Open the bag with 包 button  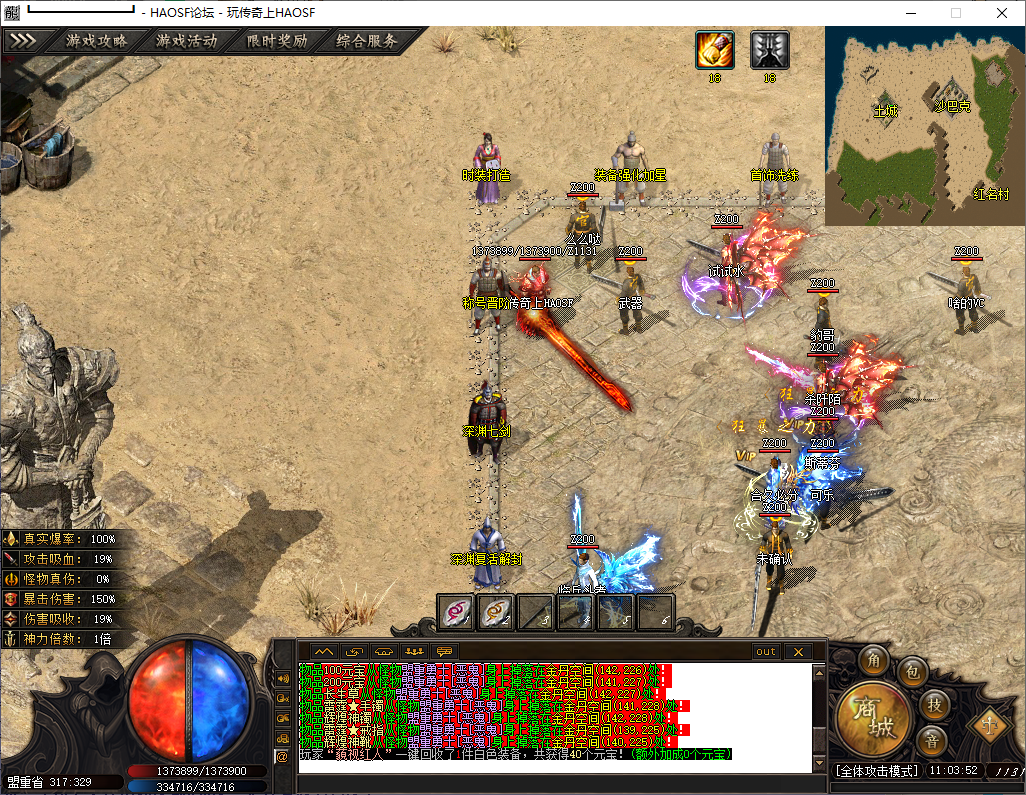[x=911, y=671]
